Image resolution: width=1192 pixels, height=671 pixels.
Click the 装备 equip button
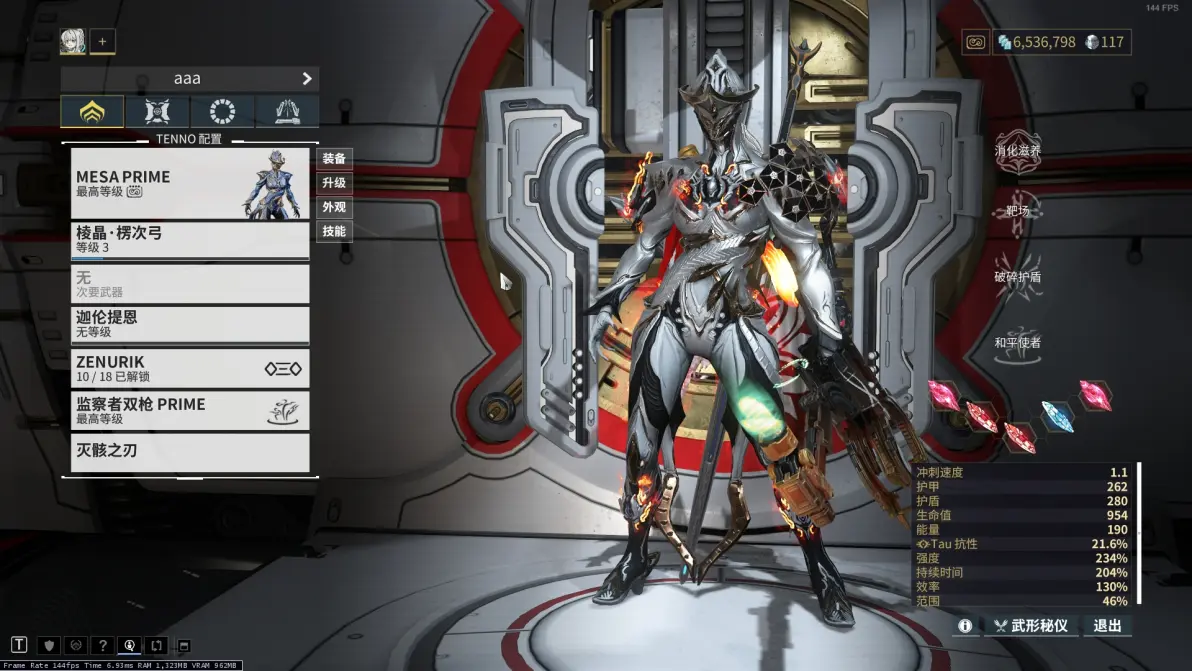click(x=334, y=159)
